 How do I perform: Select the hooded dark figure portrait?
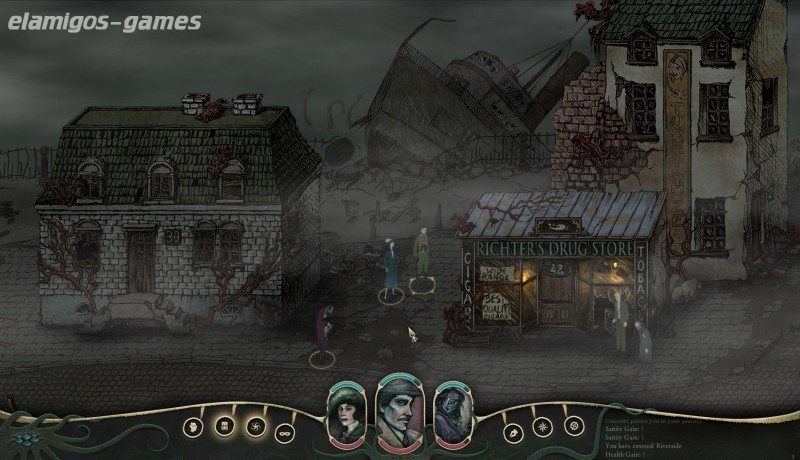coord(450,417)
